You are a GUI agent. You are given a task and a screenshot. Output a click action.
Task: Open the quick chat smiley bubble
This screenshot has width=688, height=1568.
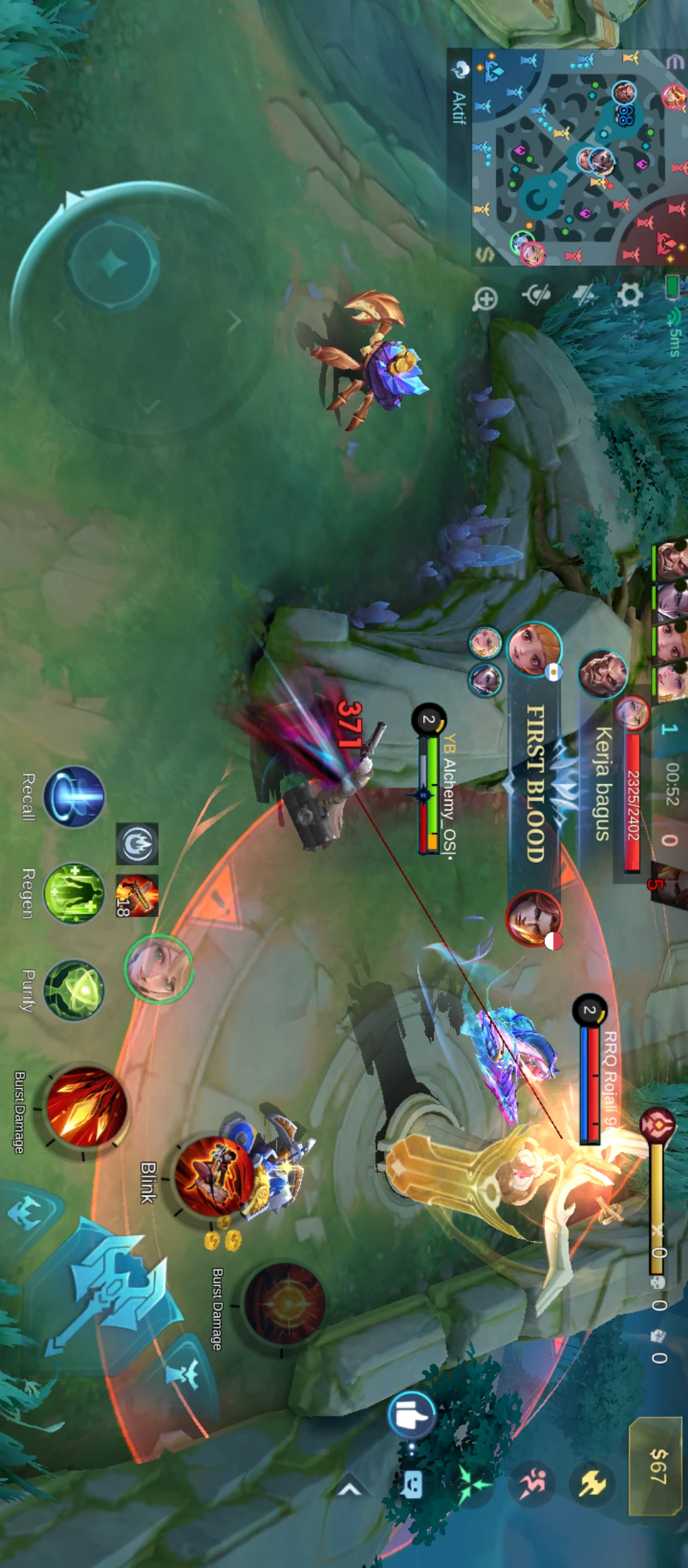click(x=413, y=1485)
